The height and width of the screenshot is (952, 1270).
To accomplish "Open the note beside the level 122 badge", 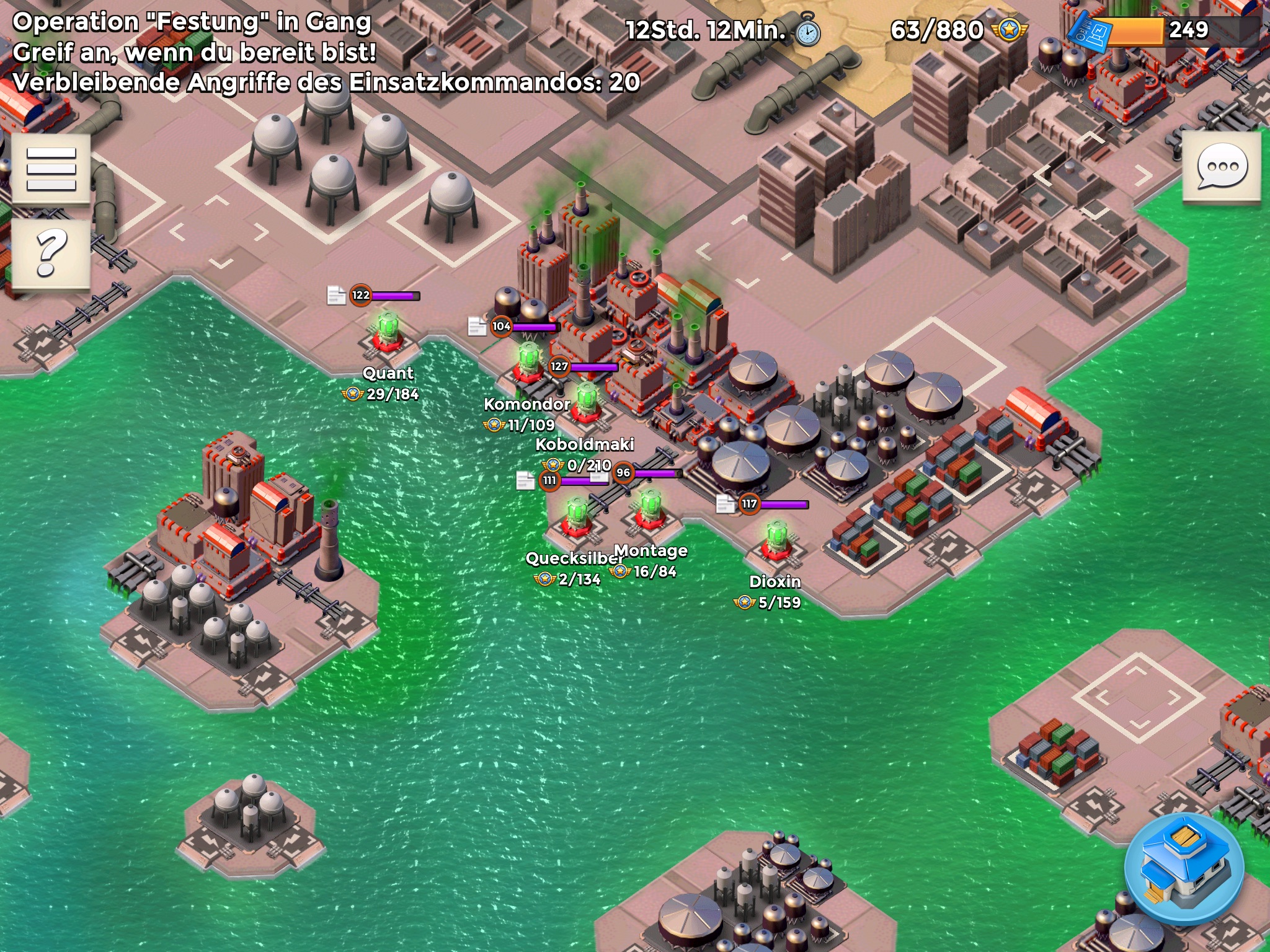I will (x=336, y=296).
